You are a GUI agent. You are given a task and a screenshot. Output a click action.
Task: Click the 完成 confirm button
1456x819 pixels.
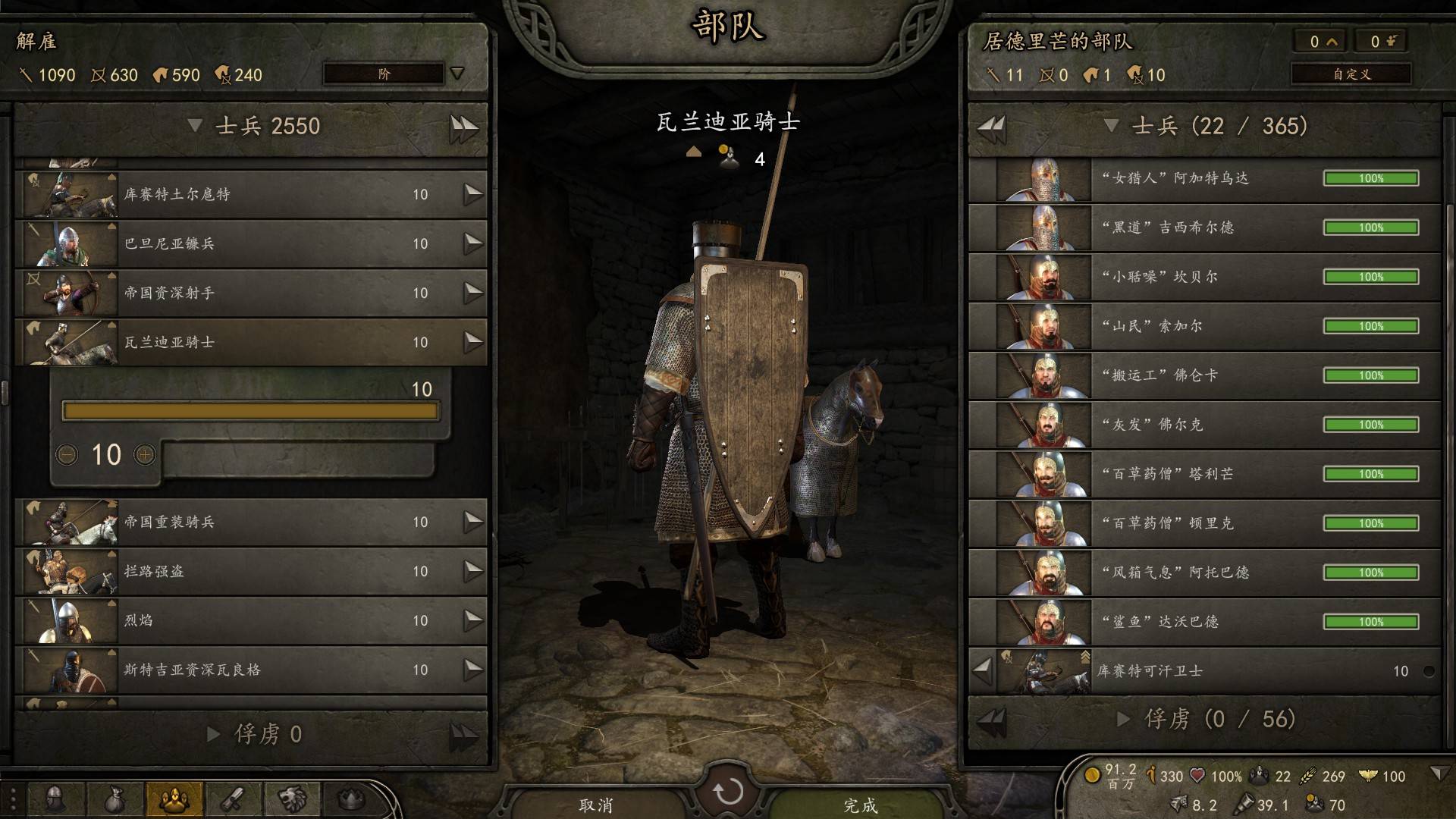tap(860, 805)
